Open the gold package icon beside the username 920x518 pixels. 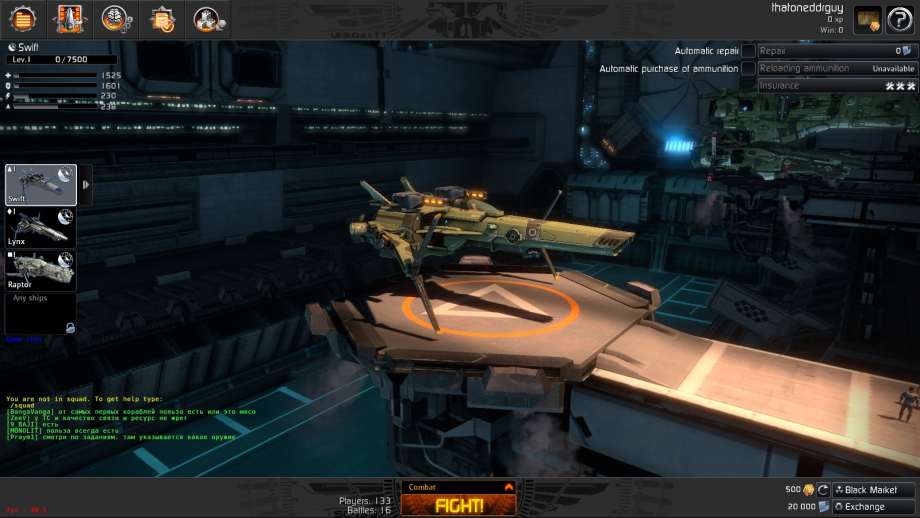pyautogui.click(x=867, y=21)
